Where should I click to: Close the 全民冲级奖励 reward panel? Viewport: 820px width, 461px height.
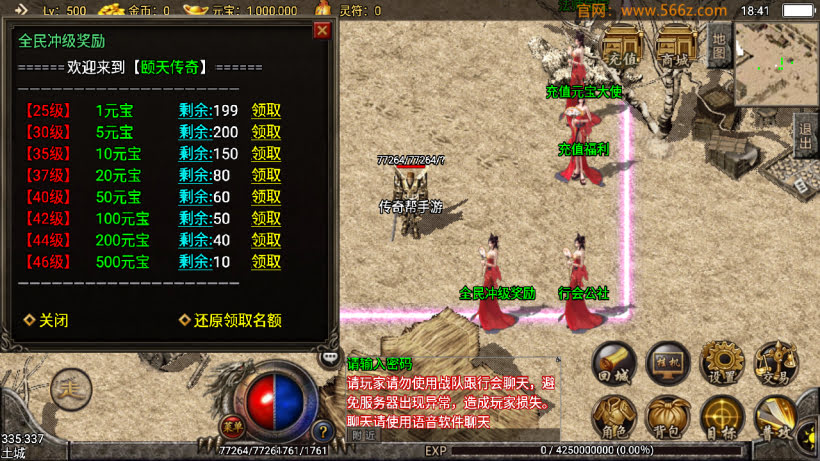(x=322, y=30)
